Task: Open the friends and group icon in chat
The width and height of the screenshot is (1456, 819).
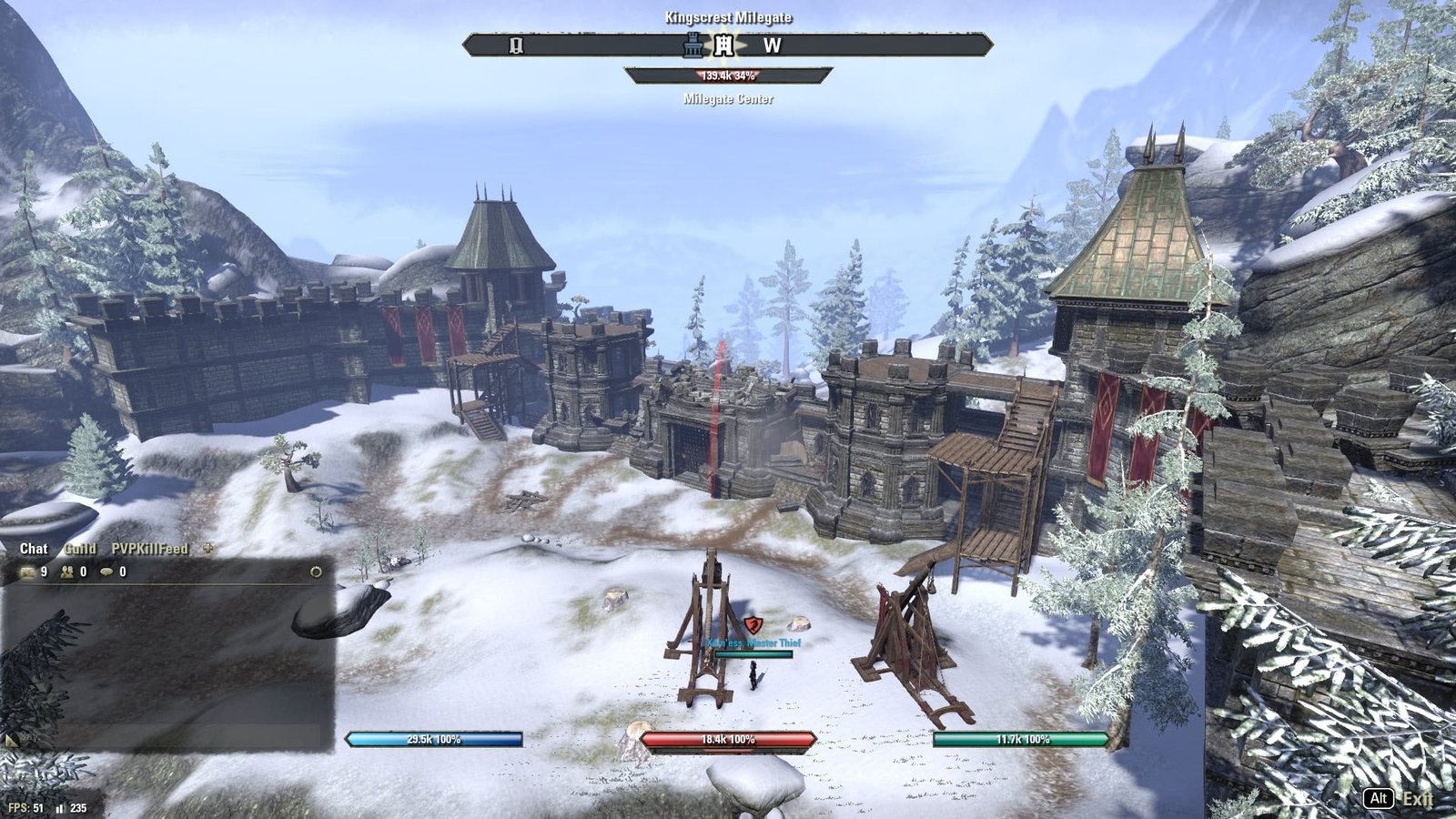Action: pos(68,572)
